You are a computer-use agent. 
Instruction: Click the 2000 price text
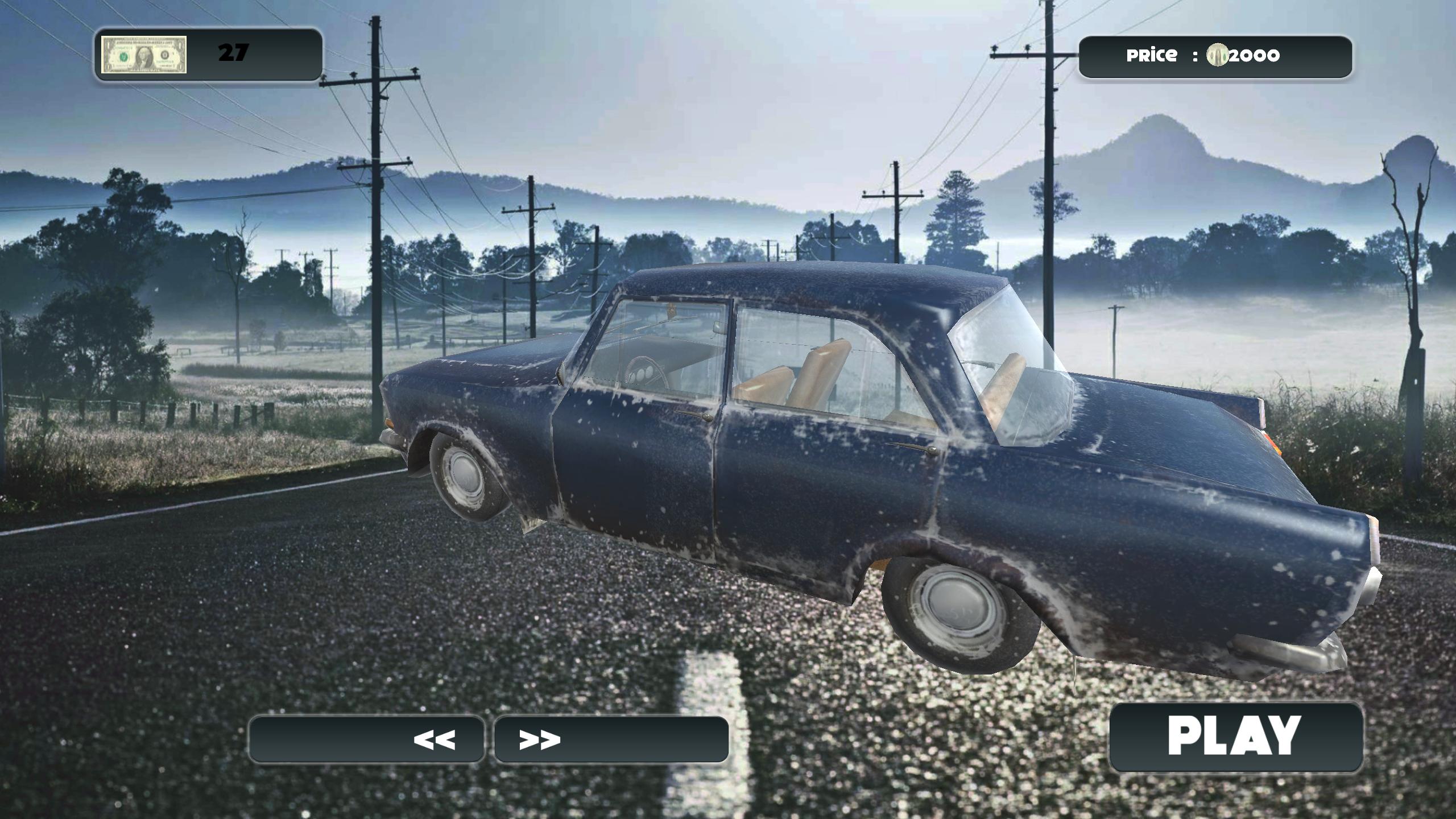1254,56
